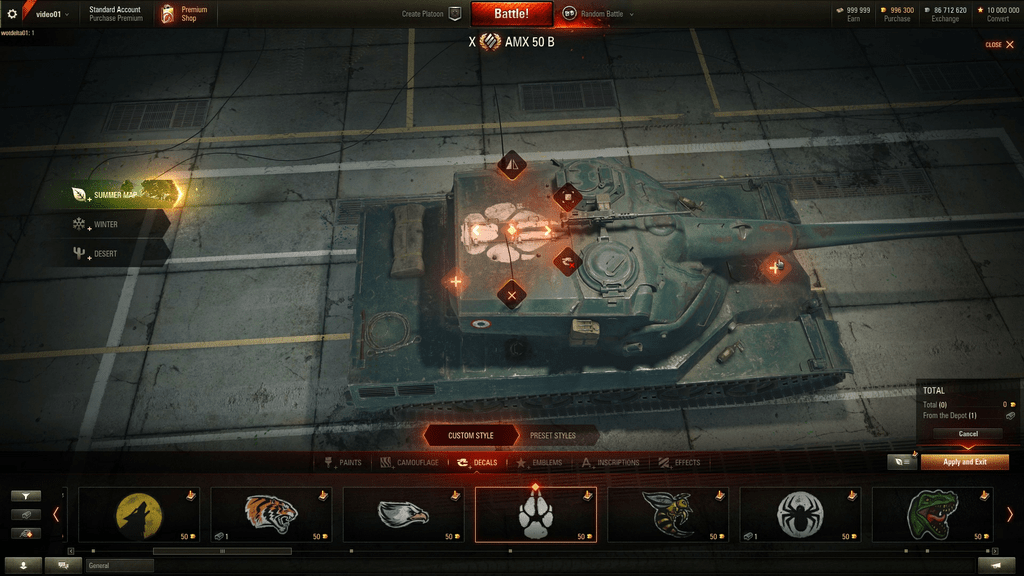
Task: Click Apply and Exit
Action: coord(965,462)
